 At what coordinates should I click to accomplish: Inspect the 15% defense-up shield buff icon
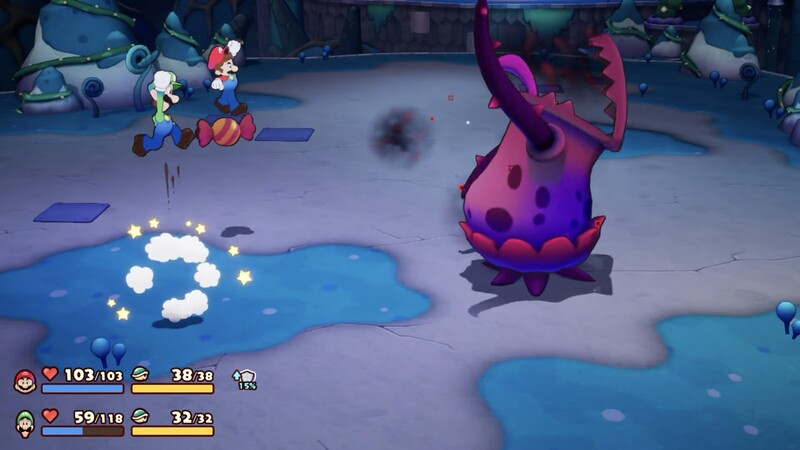tap(245, 379)
